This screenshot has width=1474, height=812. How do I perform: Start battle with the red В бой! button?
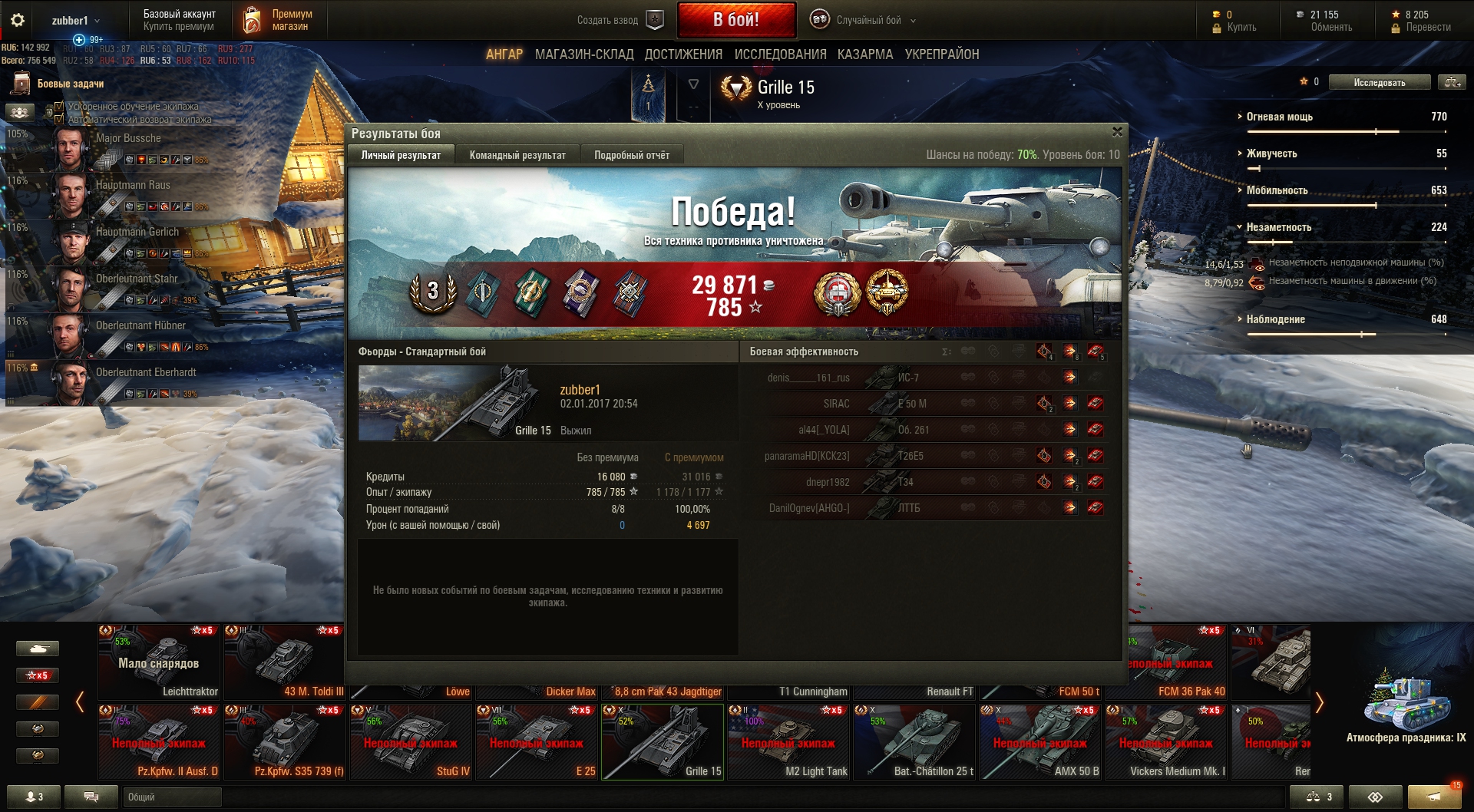735,20
